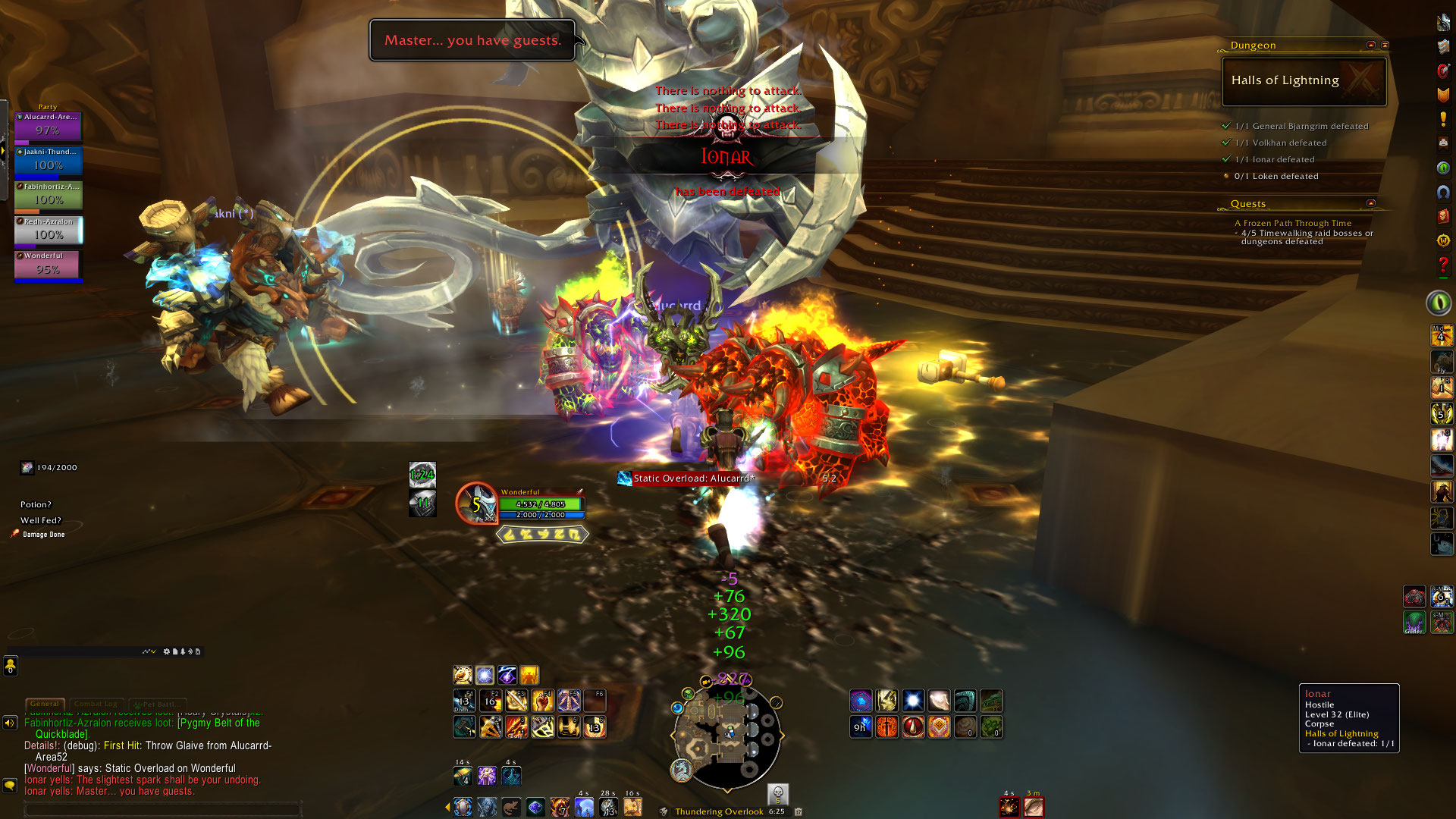The height and width of the screenshot is (819, 1456).
Task: Open the General chat tab
Action: (45, 704)
